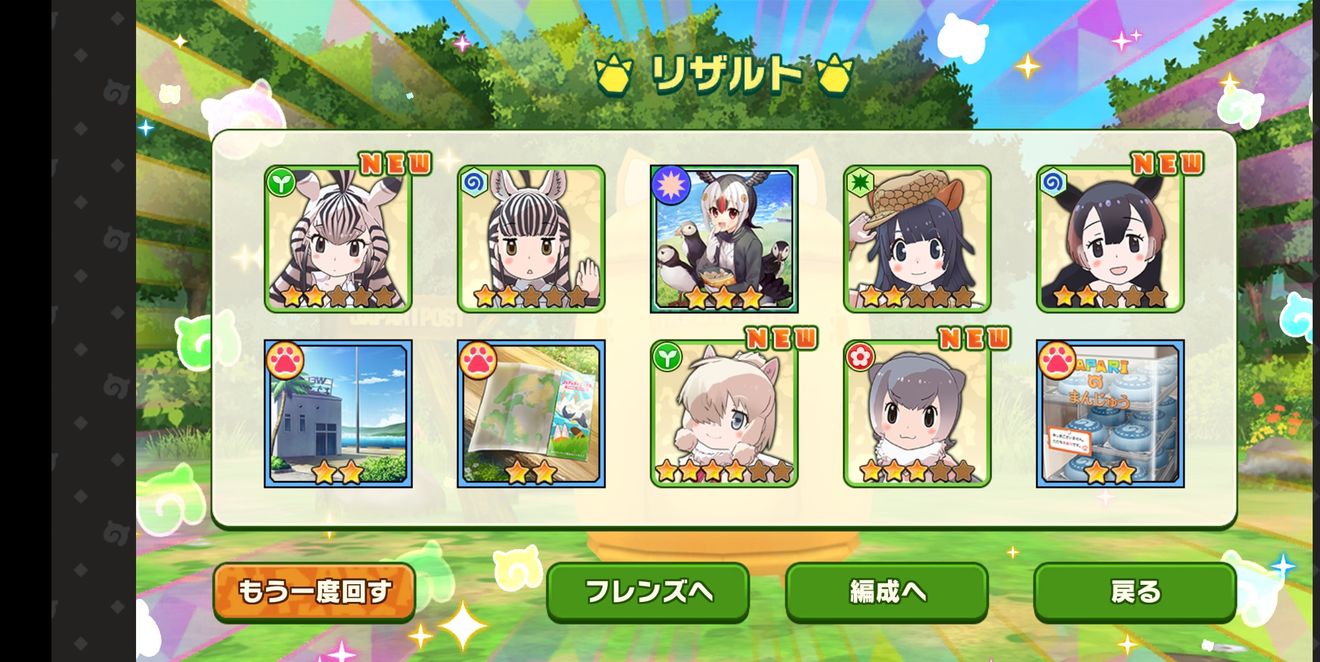Go to フレンズへ screen
This screenshot has width=1320, height=662.
(x=648, y=592)
